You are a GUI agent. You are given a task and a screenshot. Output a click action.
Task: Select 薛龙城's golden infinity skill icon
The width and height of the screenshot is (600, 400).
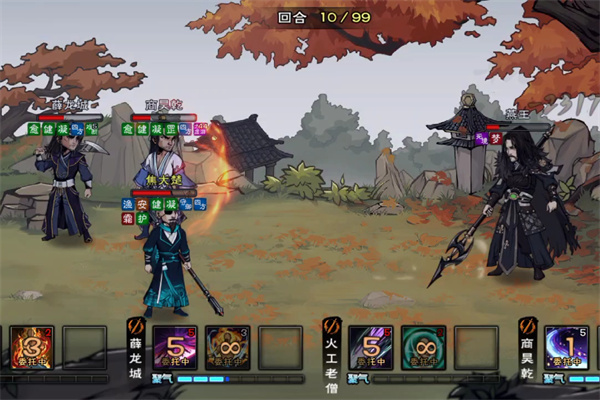point(227,348)
